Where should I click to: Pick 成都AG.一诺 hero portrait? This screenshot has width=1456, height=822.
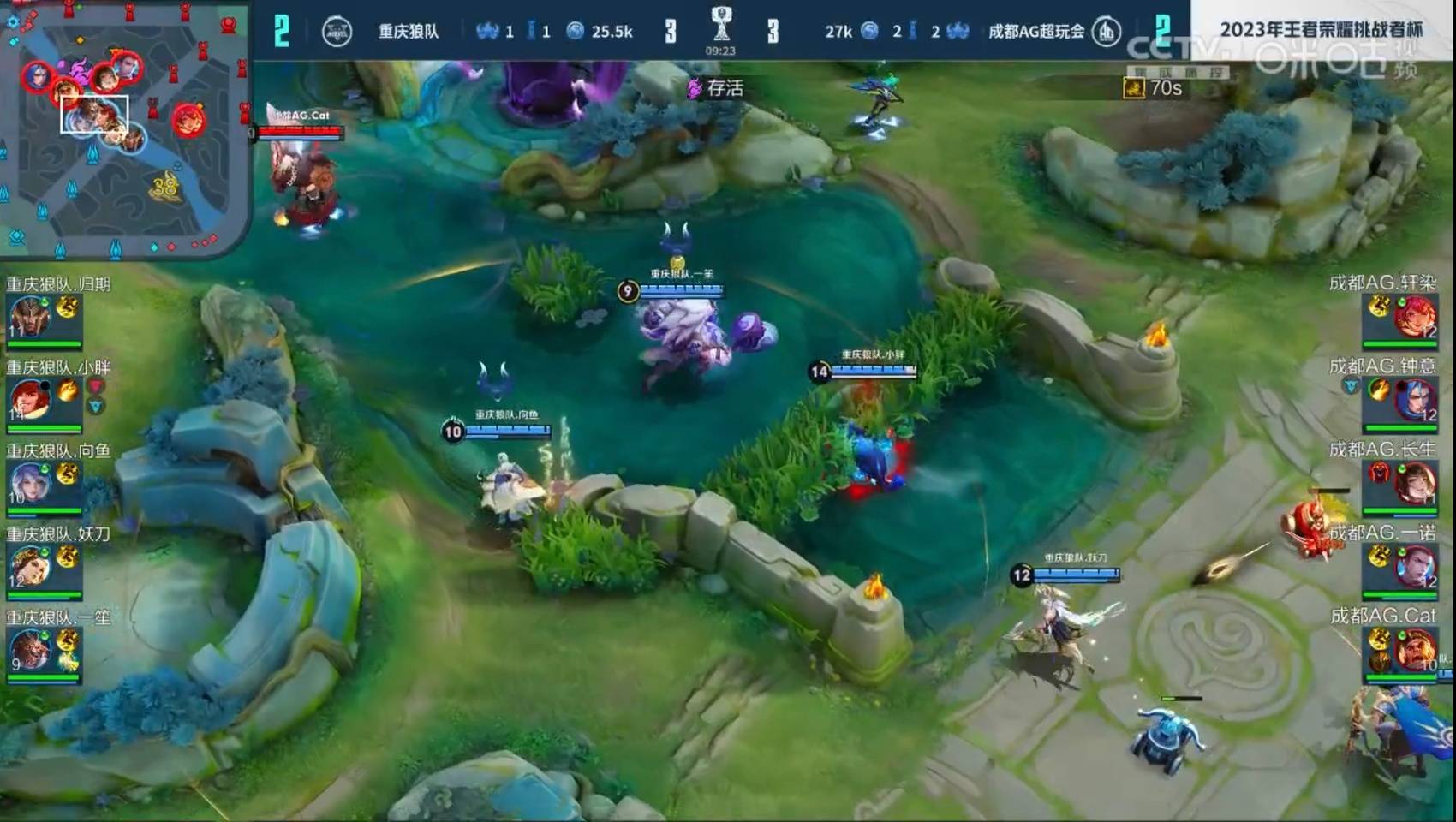(x=1415, y=566)
